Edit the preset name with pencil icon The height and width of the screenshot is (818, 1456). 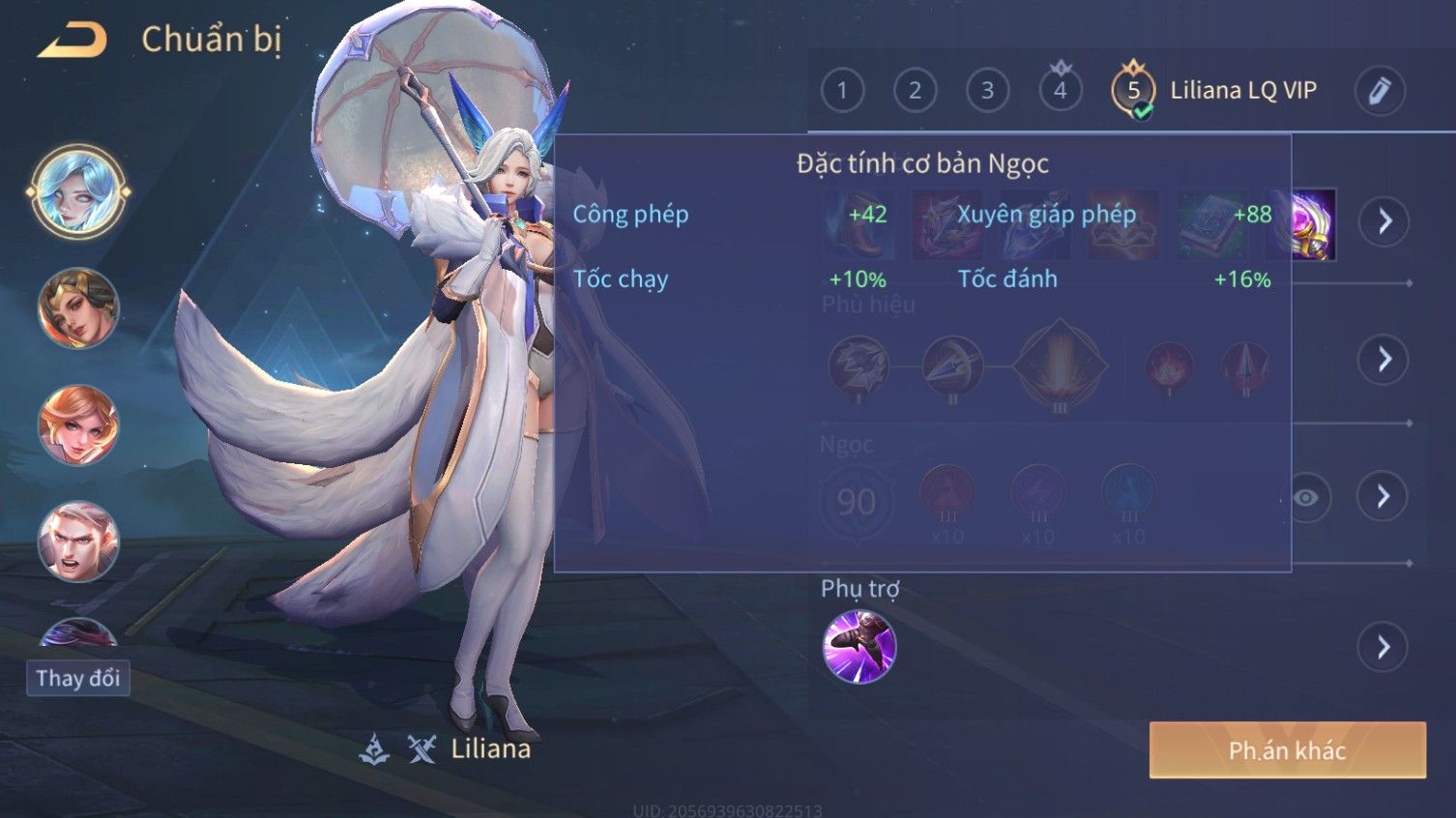[1380, 91]
